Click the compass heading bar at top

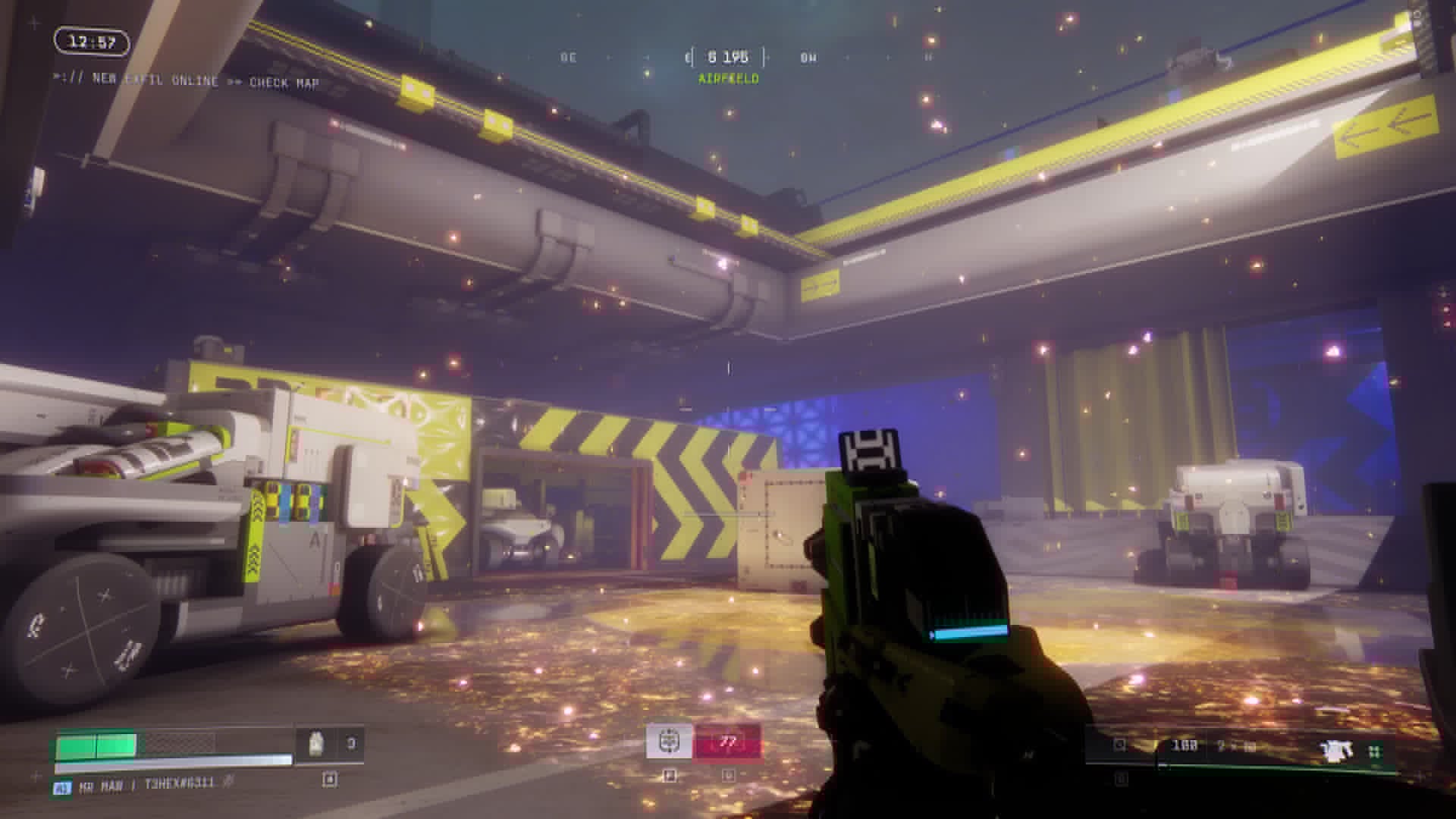(x=728, y=57)
